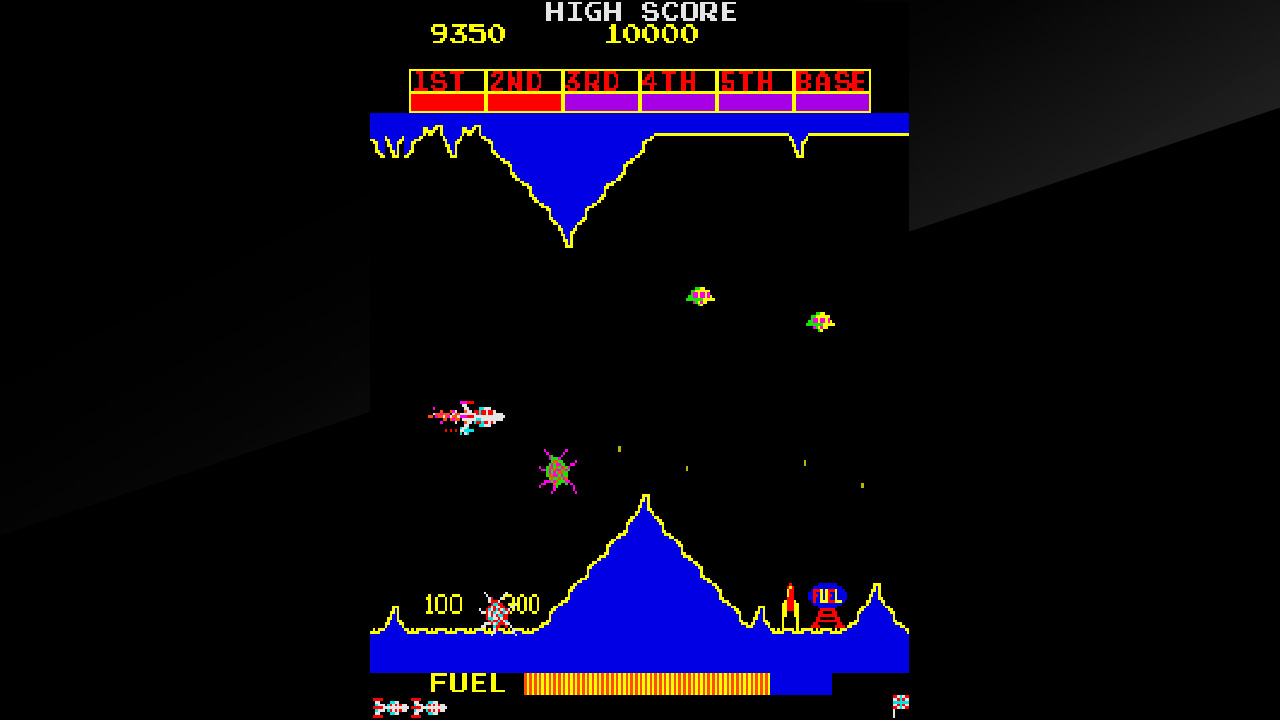This screenshot has width=1280, height=720.
Task: Click the green UFO enemy near the top
Action: pyautogui.click(x=700, y=296)
